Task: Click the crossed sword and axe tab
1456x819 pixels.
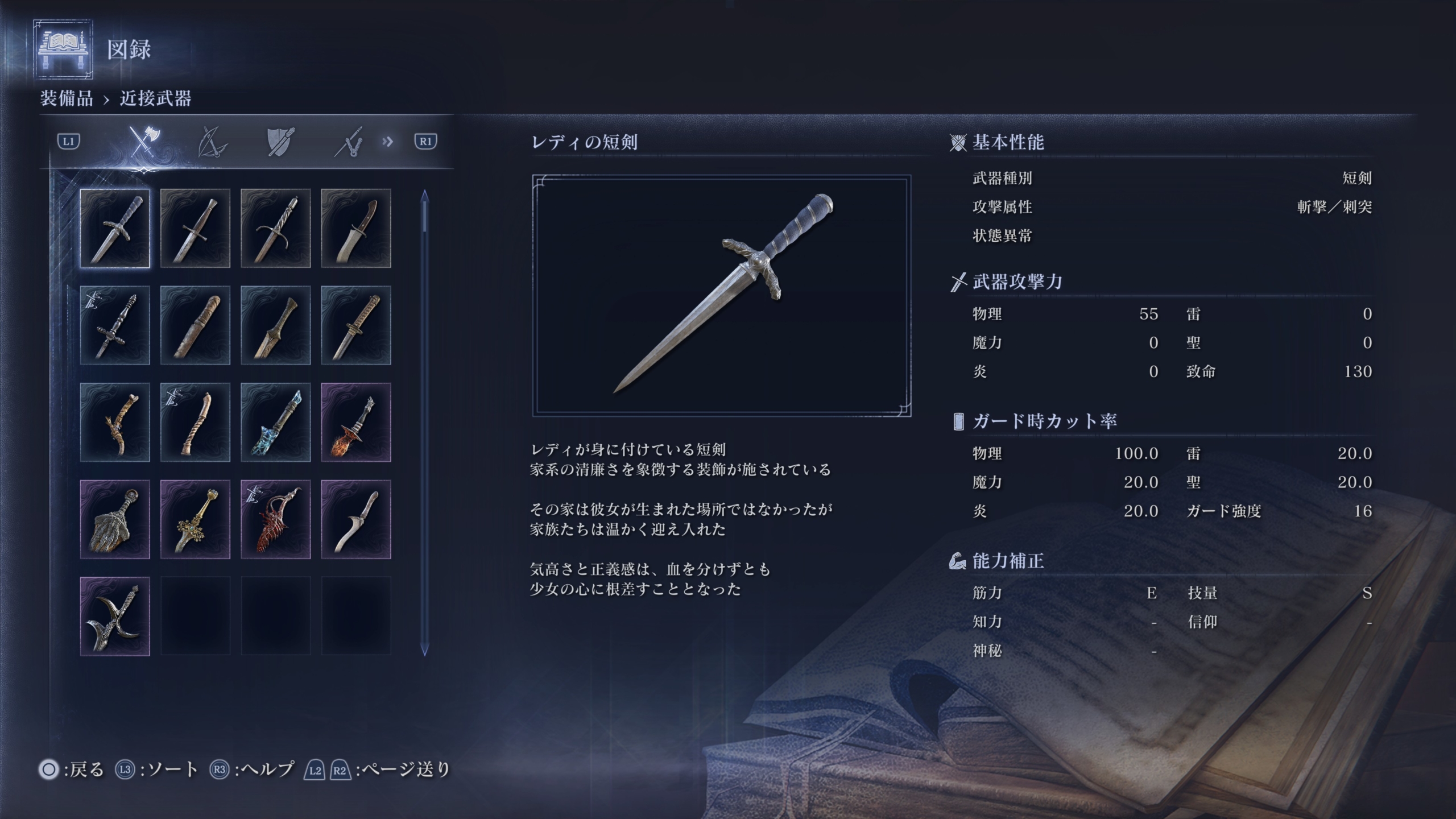Action: [x=144, y=142]
